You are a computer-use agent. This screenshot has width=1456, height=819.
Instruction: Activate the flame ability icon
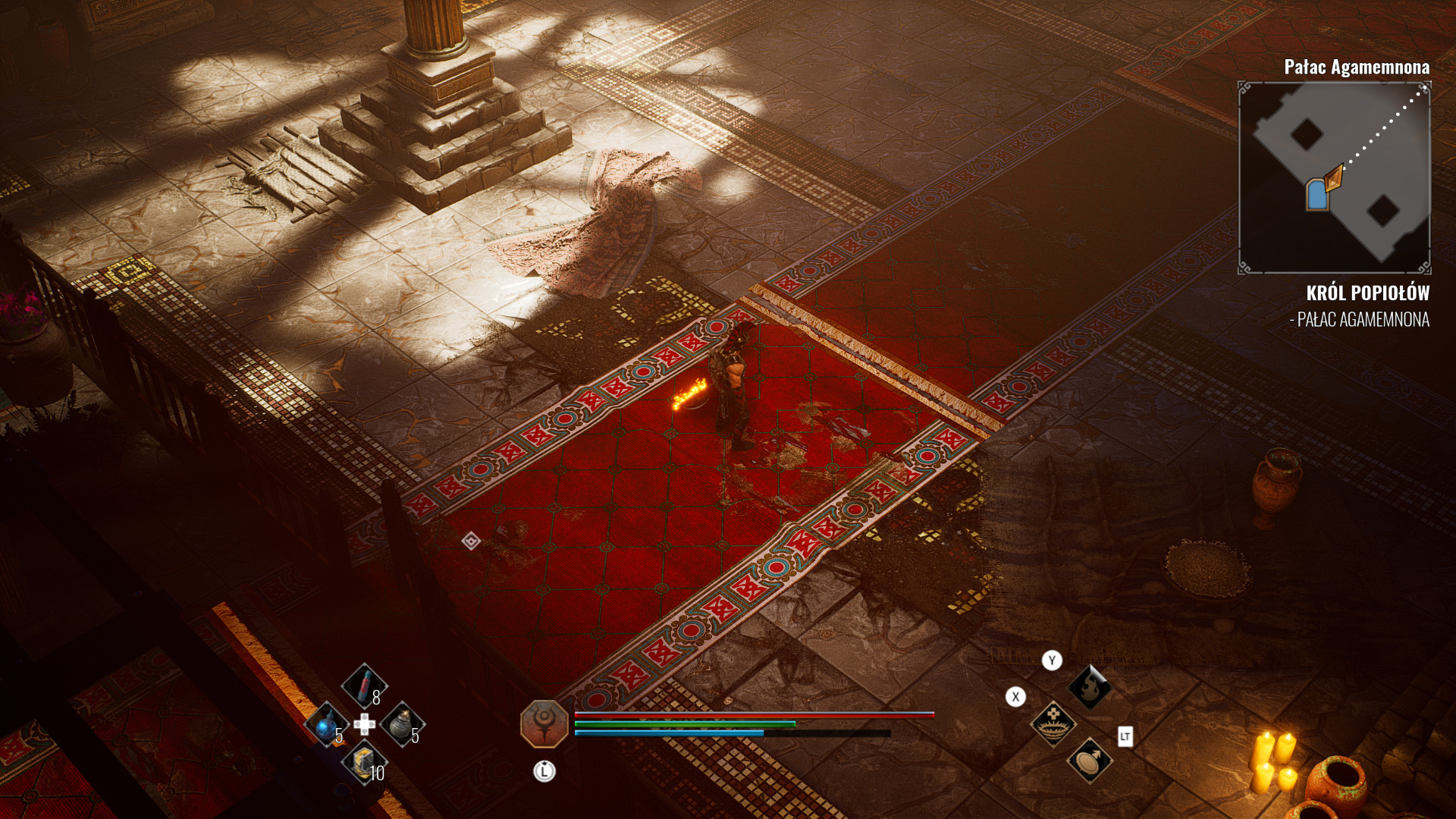tap(1089, 687)
